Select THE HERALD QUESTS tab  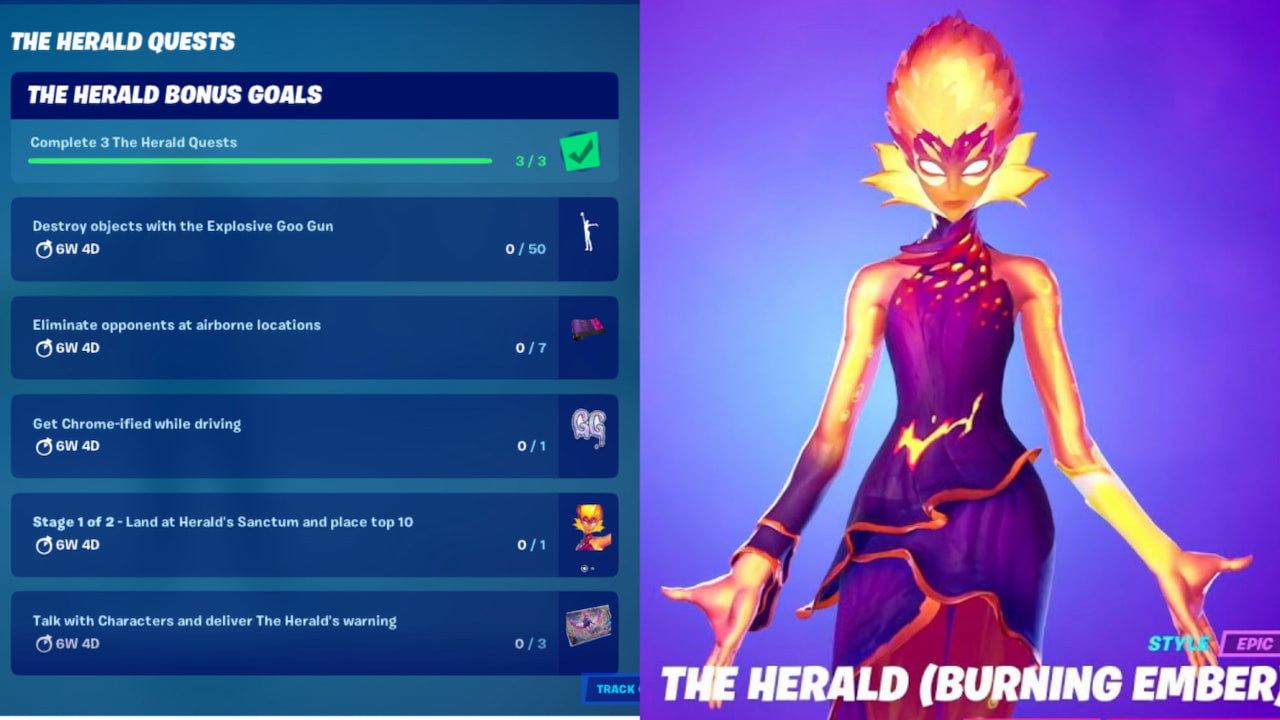tap(123, 41)
